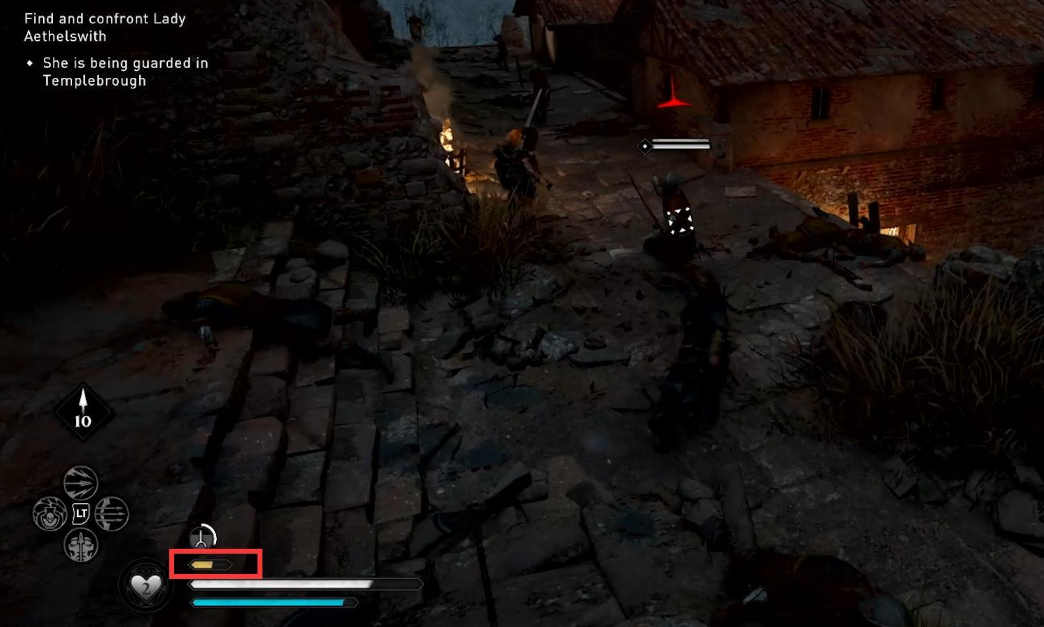Activate the poison skull ranged ability

pos(50,514)
